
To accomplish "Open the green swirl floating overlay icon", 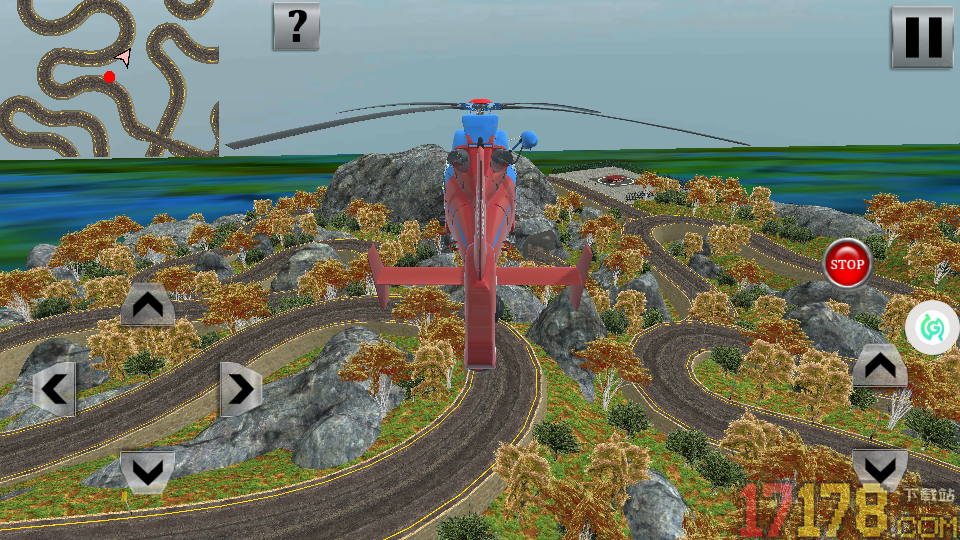I will (x=932, y=327).
